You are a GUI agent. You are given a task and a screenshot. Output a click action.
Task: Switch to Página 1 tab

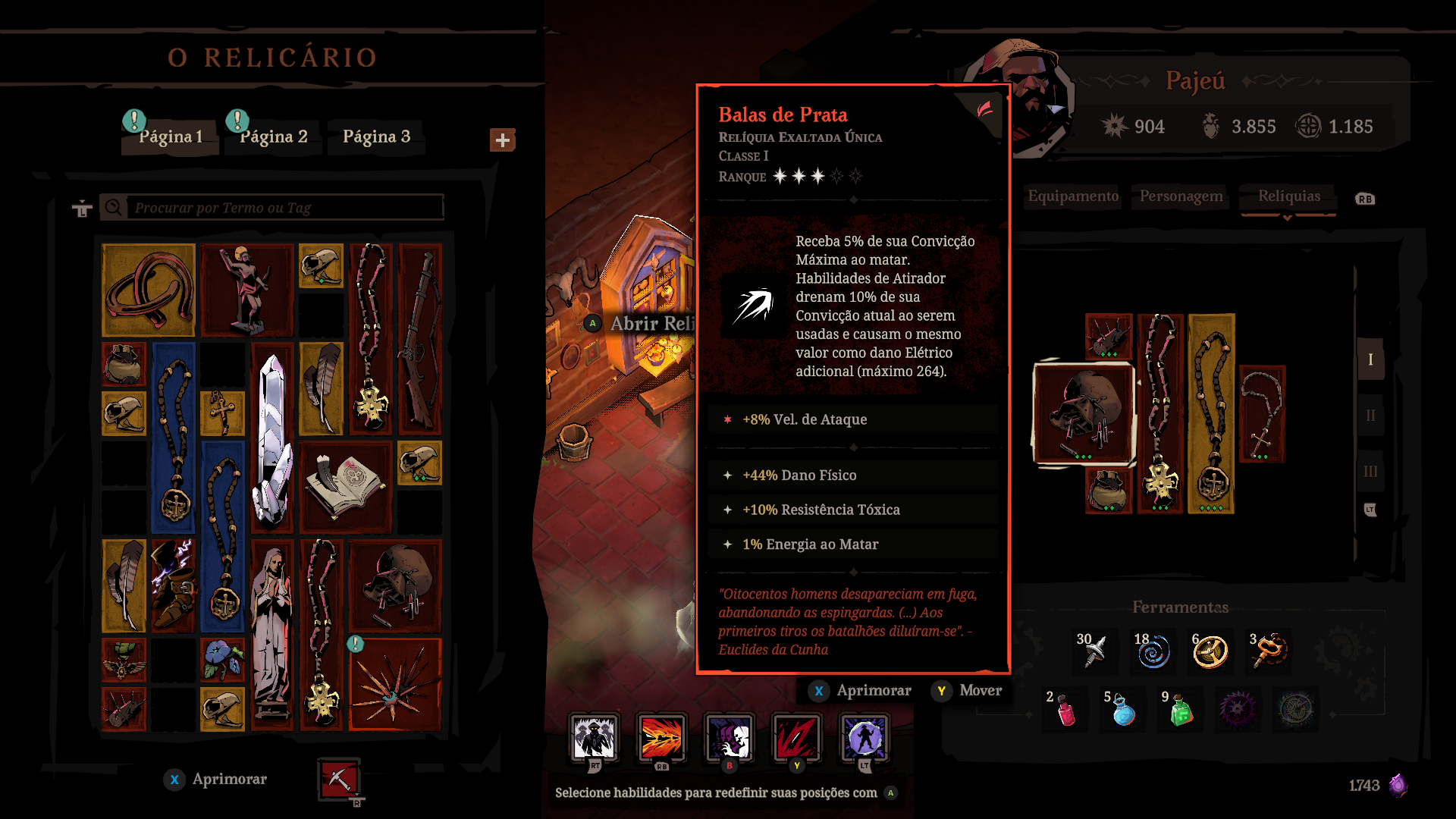pos(171,136)
